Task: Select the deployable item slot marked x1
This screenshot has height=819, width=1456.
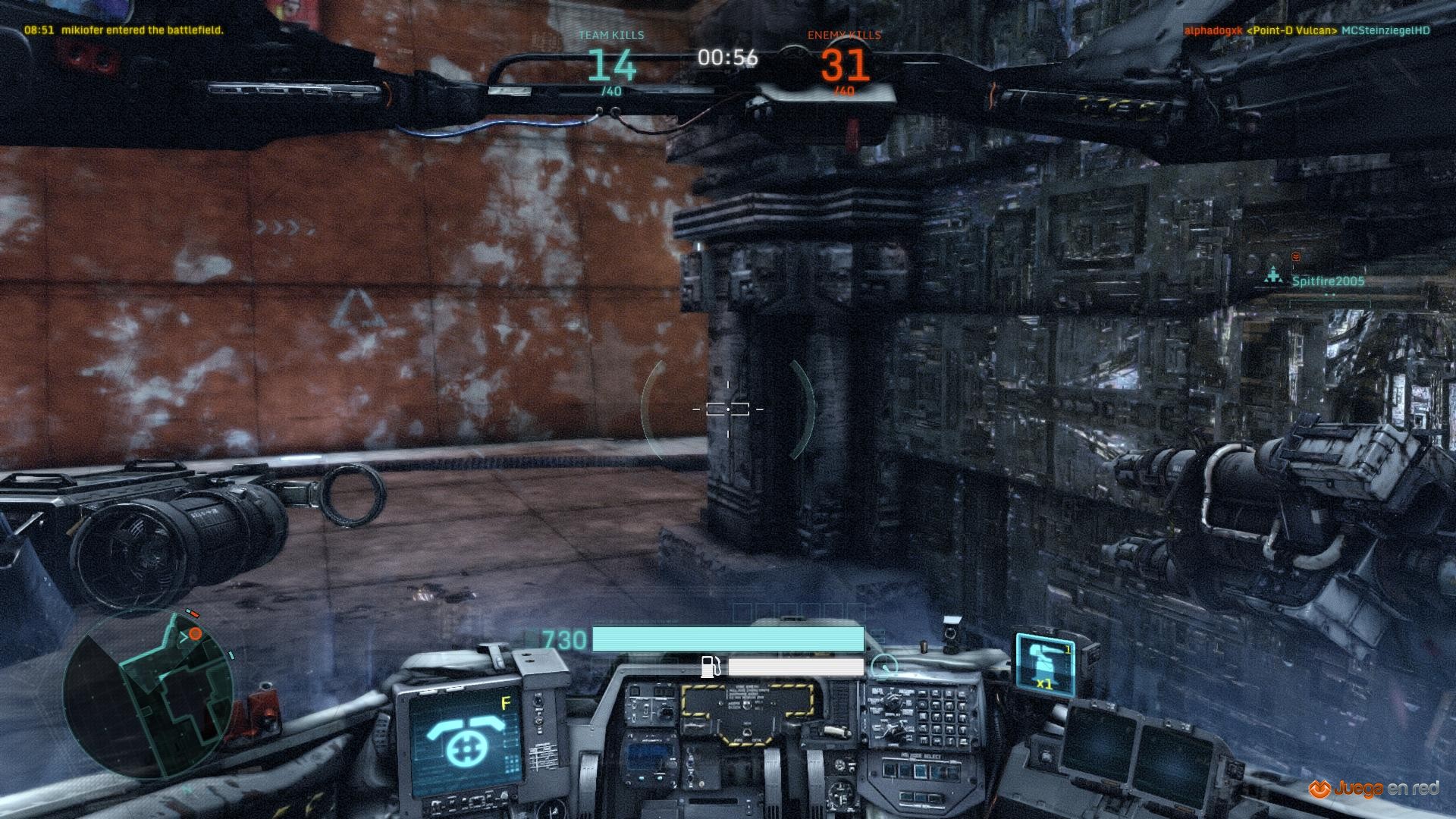Action: (x=1045, y=665)
